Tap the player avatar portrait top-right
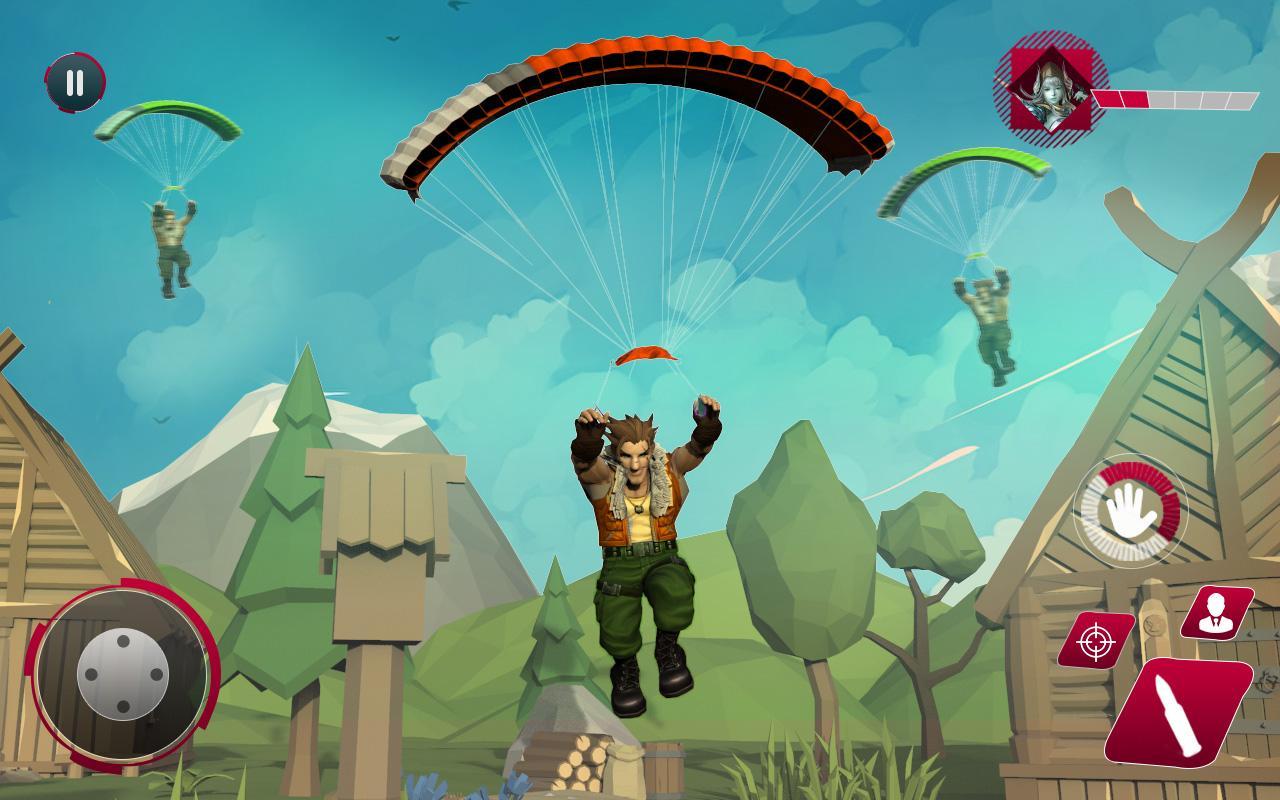This screenshot has width=1280, height=800. (x=1056, y=88)
